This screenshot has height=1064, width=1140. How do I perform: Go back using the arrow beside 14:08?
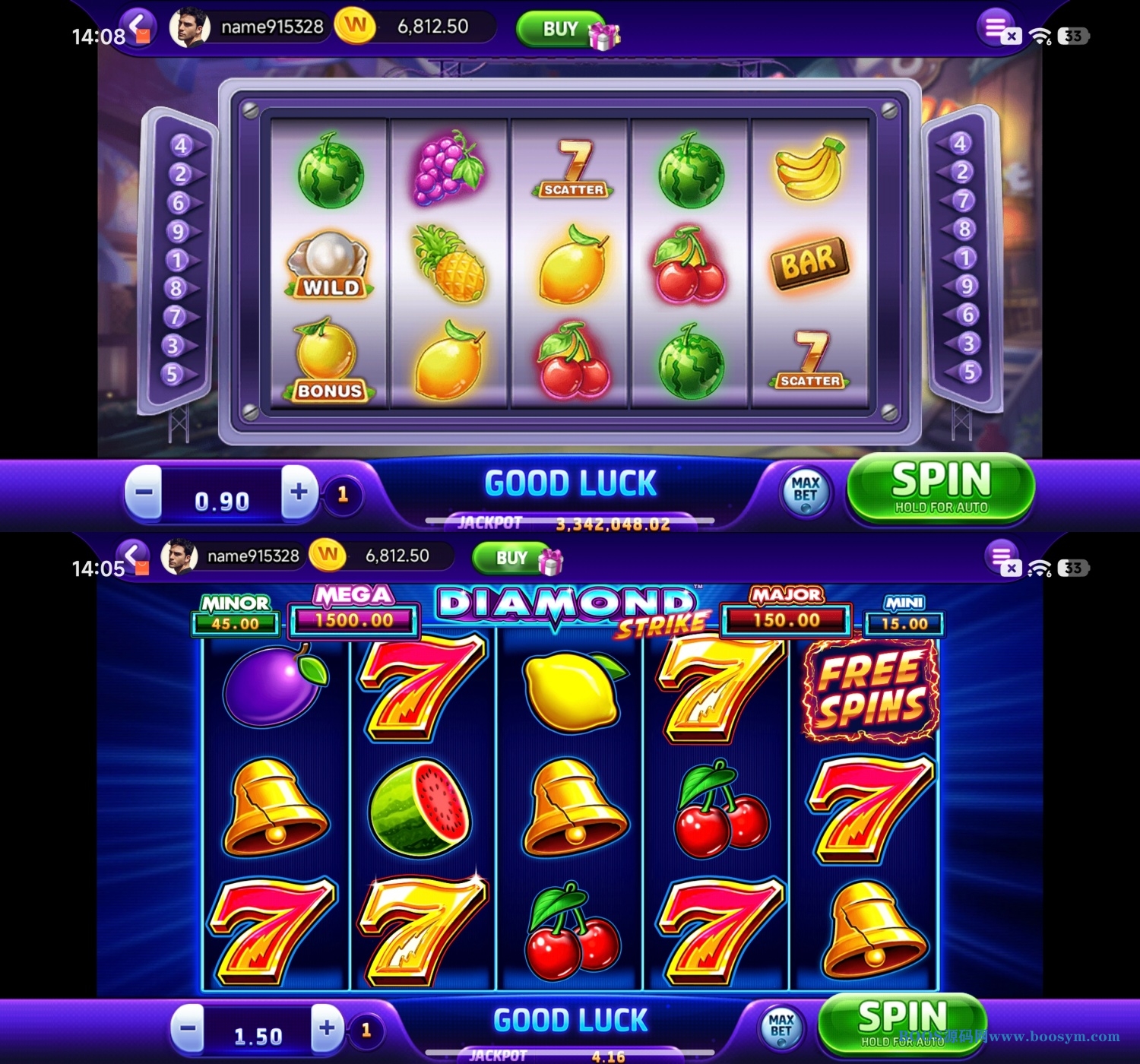coord(138,26)
